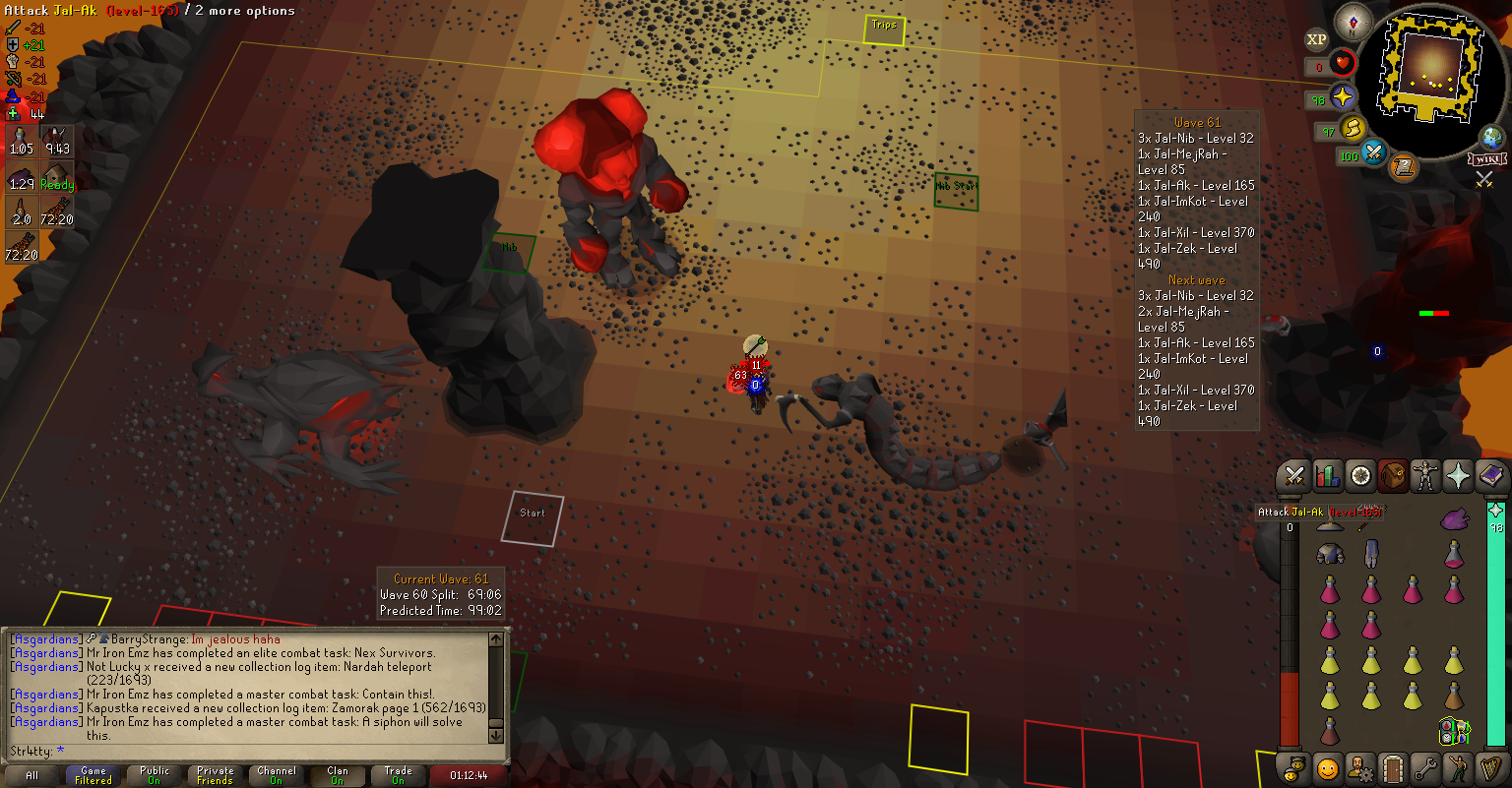The width and height of the screenshot is (1512, 788).
Task: Click the Wiki lookup button
Action: tap(1486, 159)
